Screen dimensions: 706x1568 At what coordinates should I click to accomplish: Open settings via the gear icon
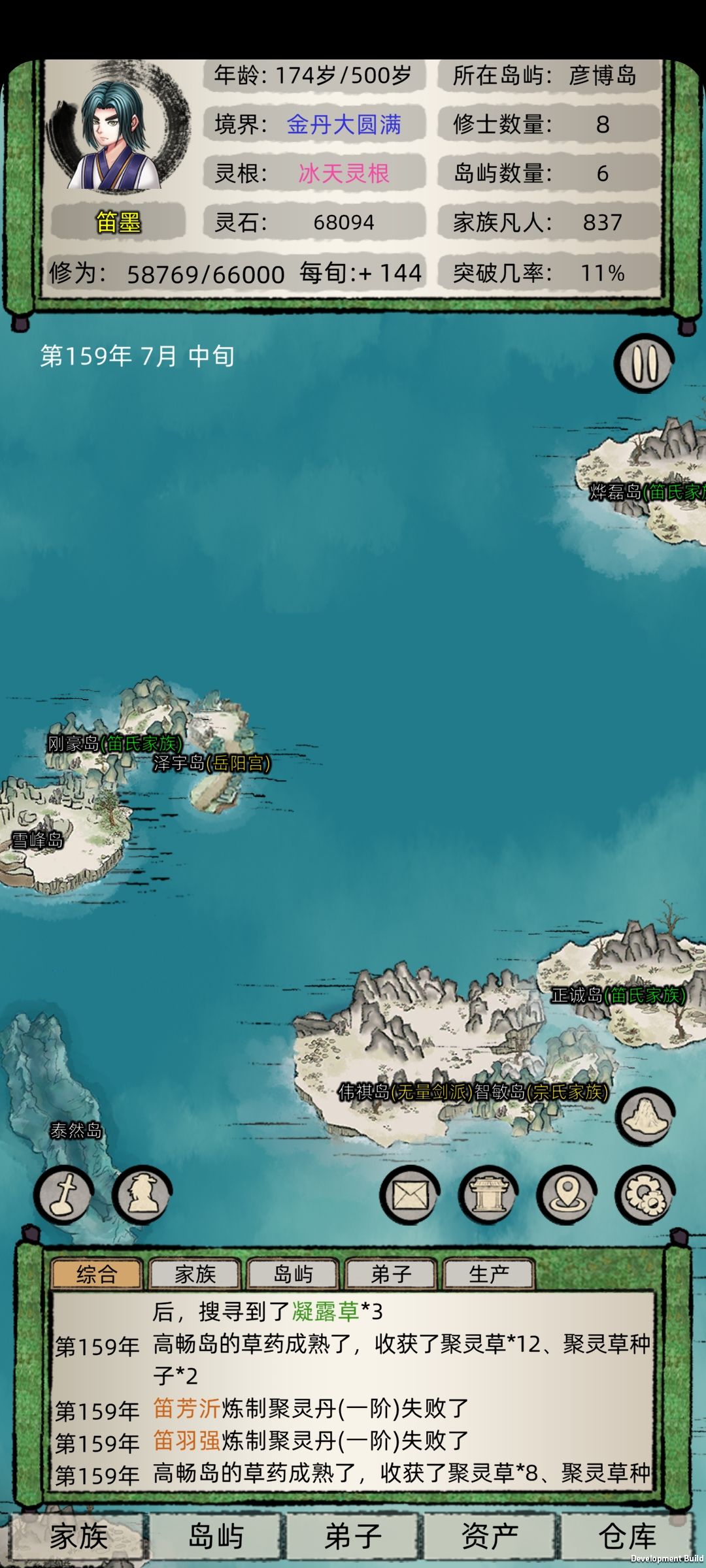(645, 1195)
